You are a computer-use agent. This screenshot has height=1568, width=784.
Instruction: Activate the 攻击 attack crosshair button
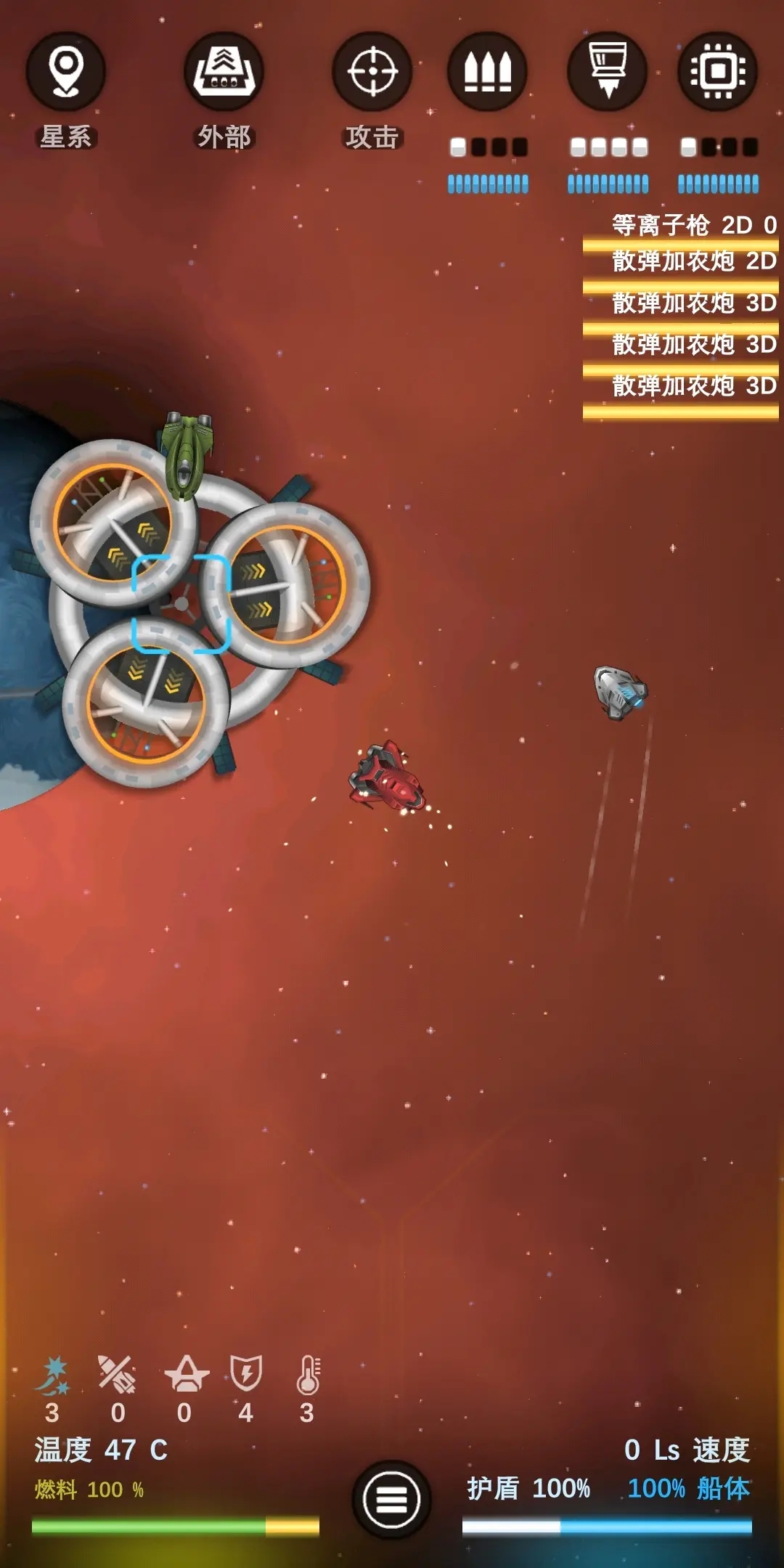[x=372, y=73]
